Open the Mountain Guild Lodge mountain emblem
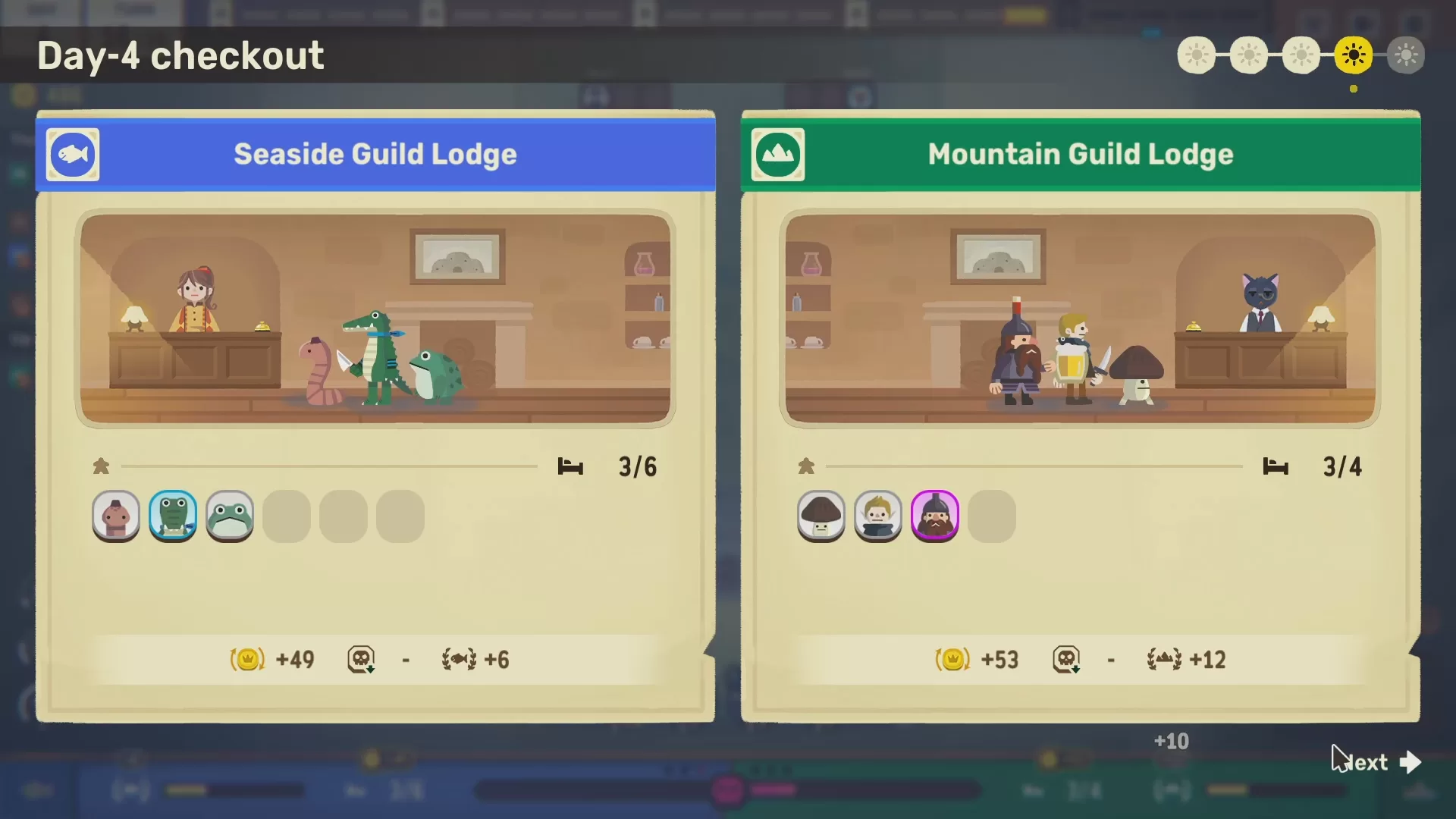 click(x=778, y=155)
